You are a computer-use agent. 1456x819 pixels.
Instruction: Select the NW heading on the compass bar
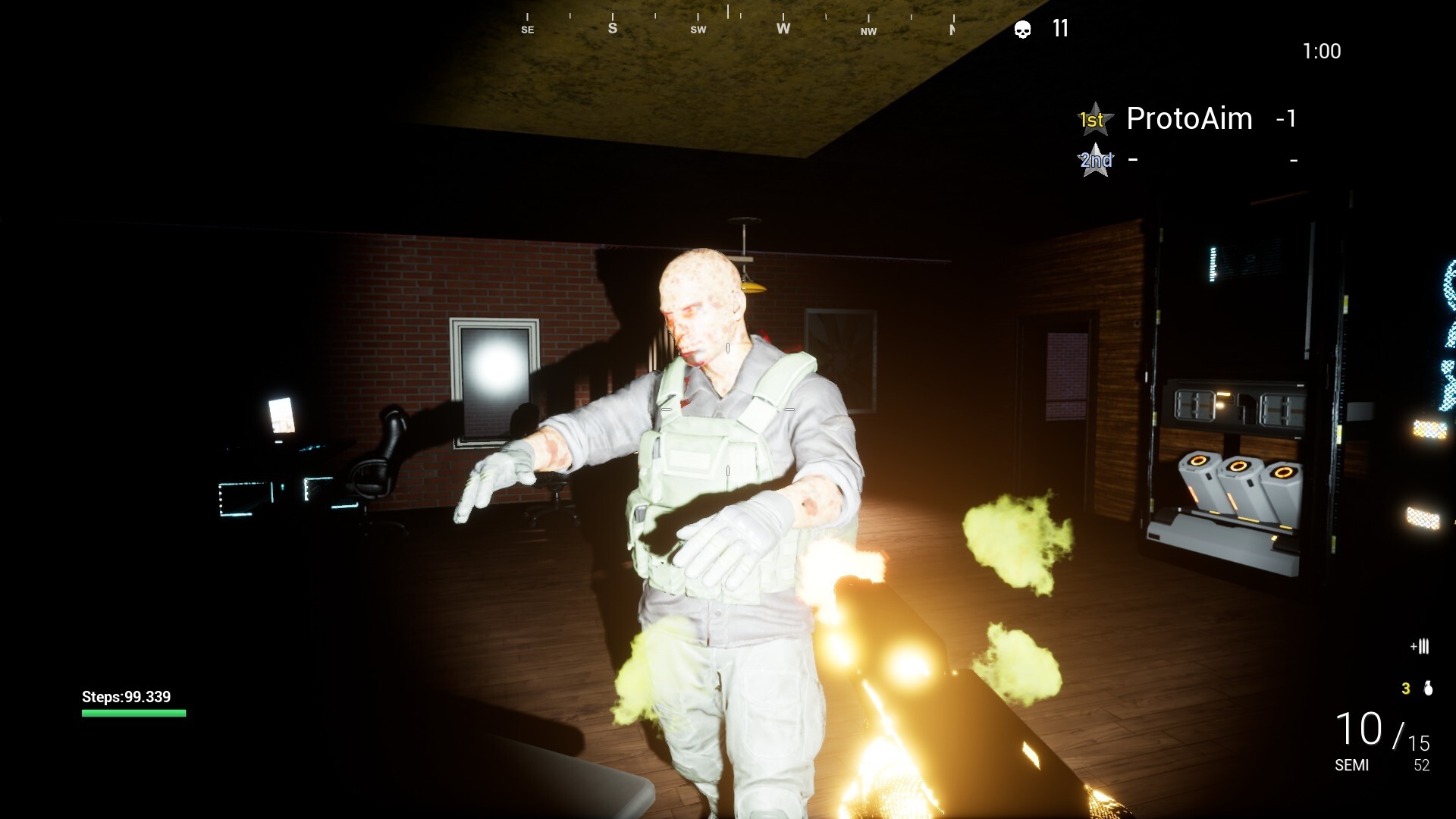[868, 32]
